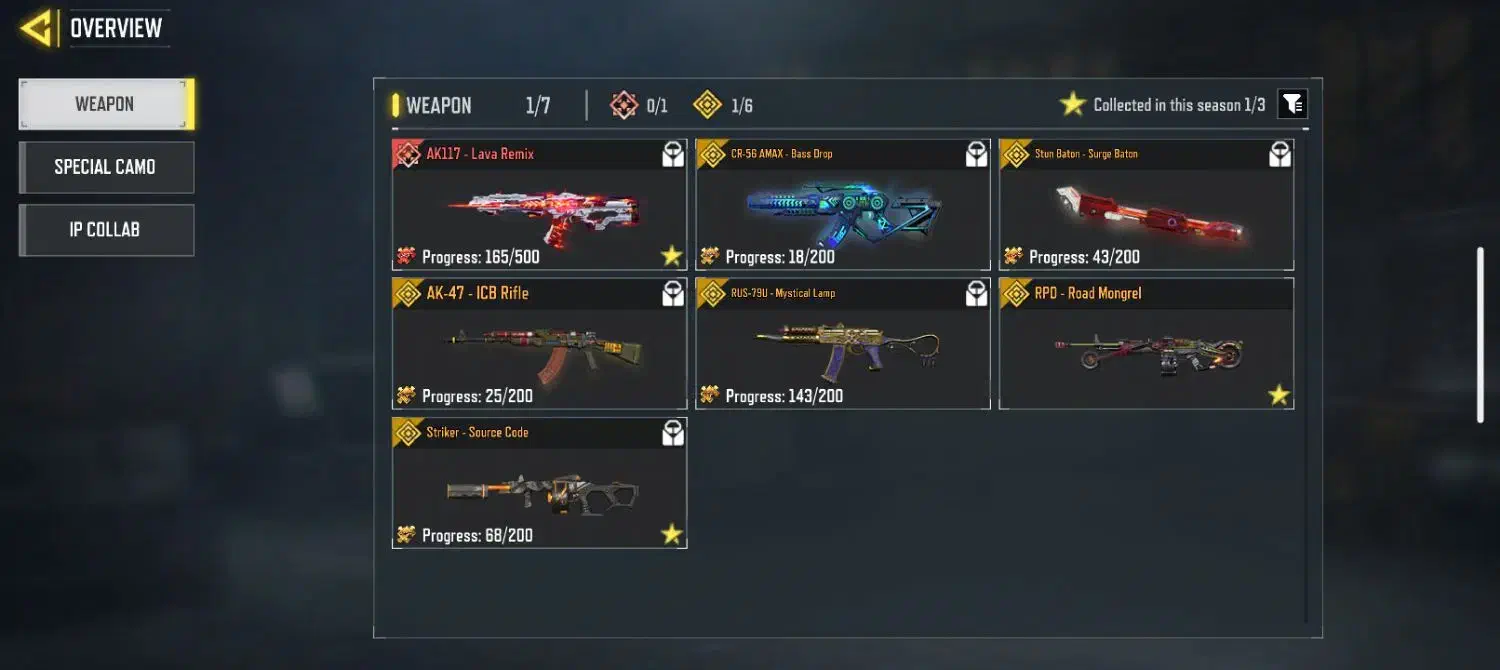Open the weapon filter icon
Screen dimensions: 1500x670
(x=1292, y=104)
